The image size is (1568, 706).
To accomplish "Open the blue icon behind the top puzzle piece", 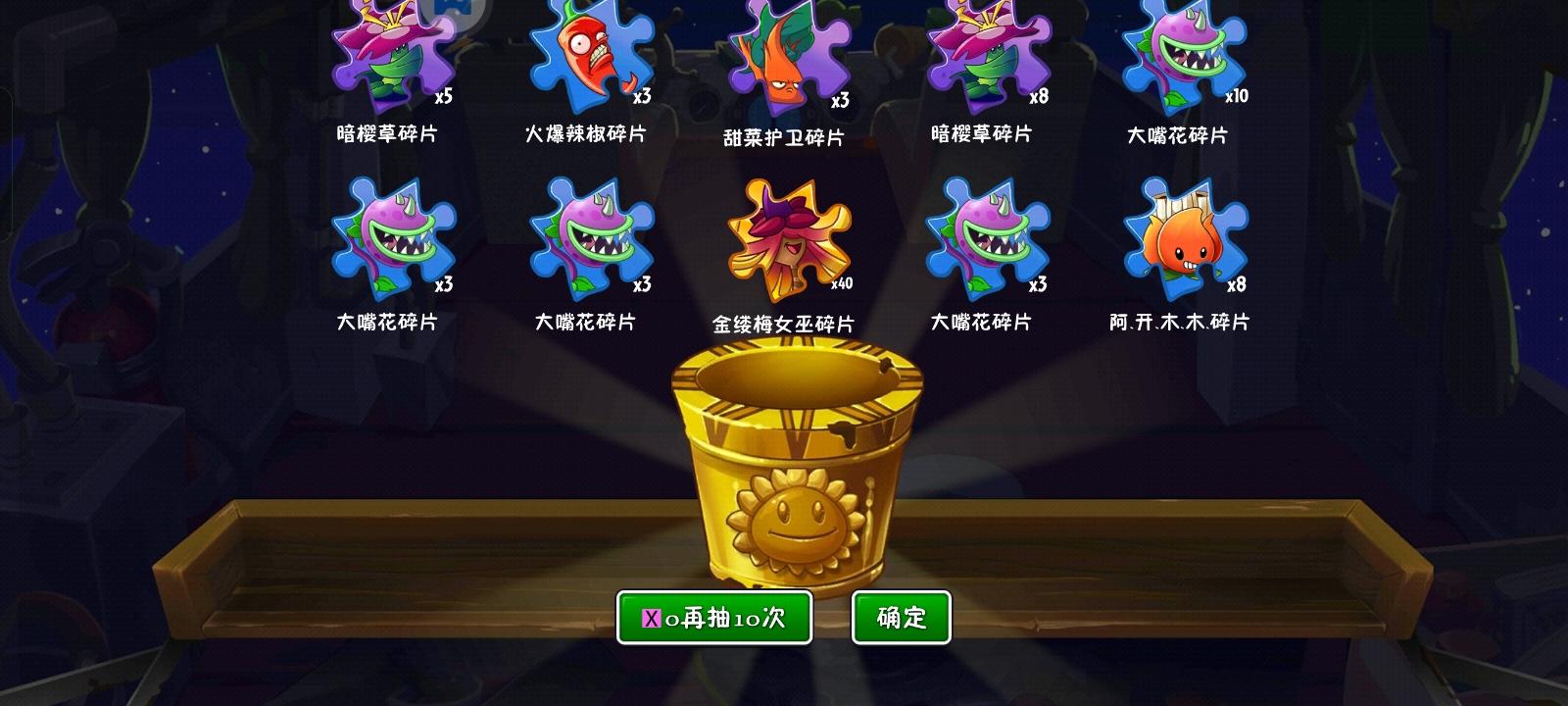I will point(453,8).
